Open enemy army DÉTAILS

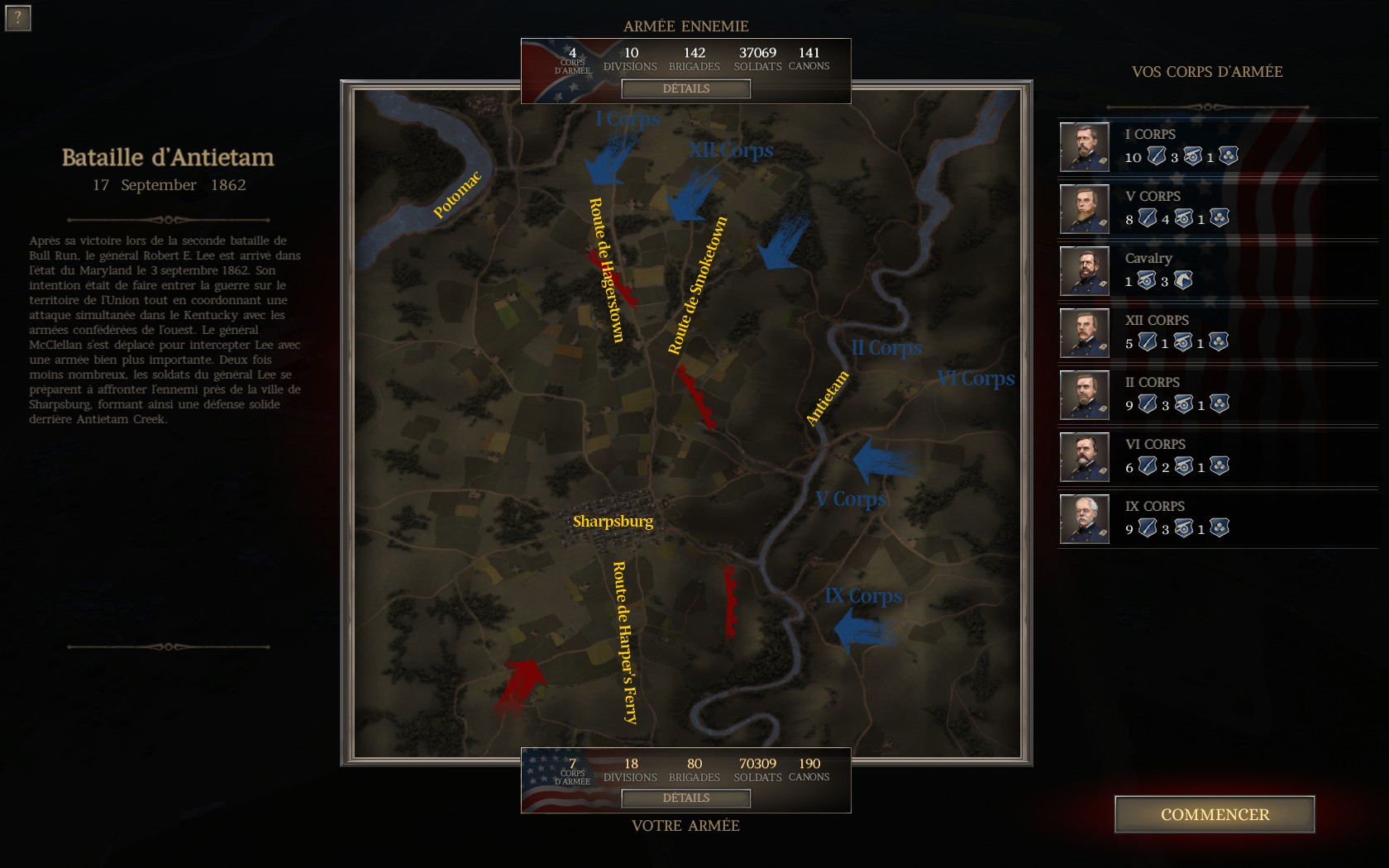coord(685,88)
